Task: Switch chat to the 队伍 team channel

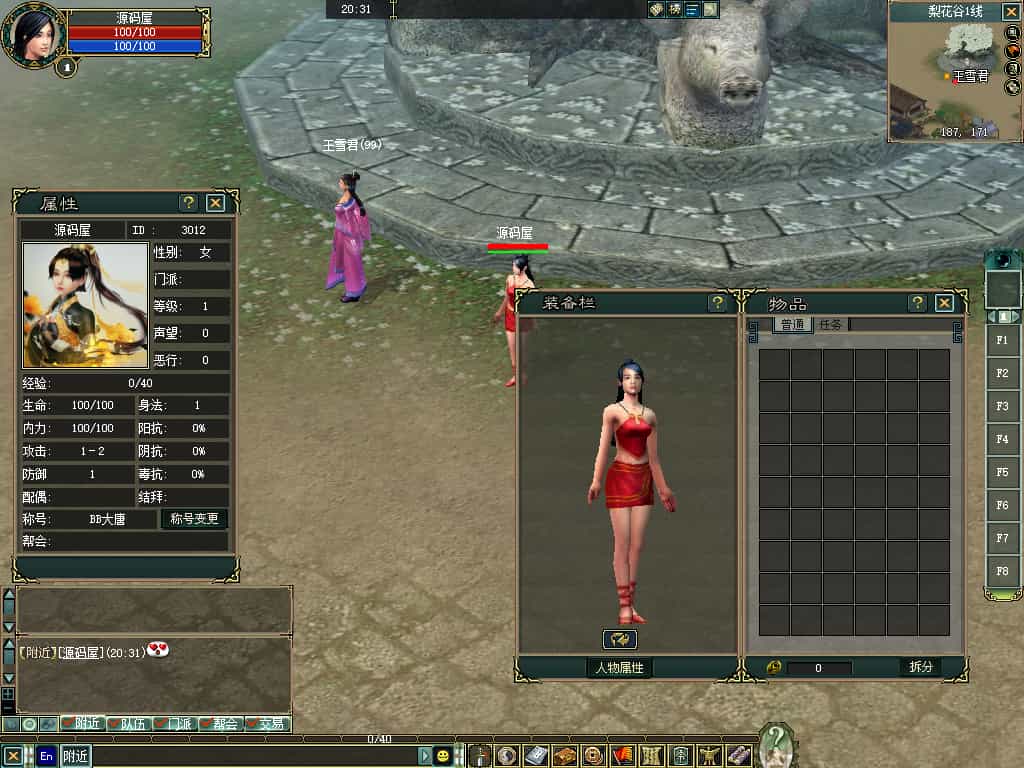Action: (x=132, y=723)
